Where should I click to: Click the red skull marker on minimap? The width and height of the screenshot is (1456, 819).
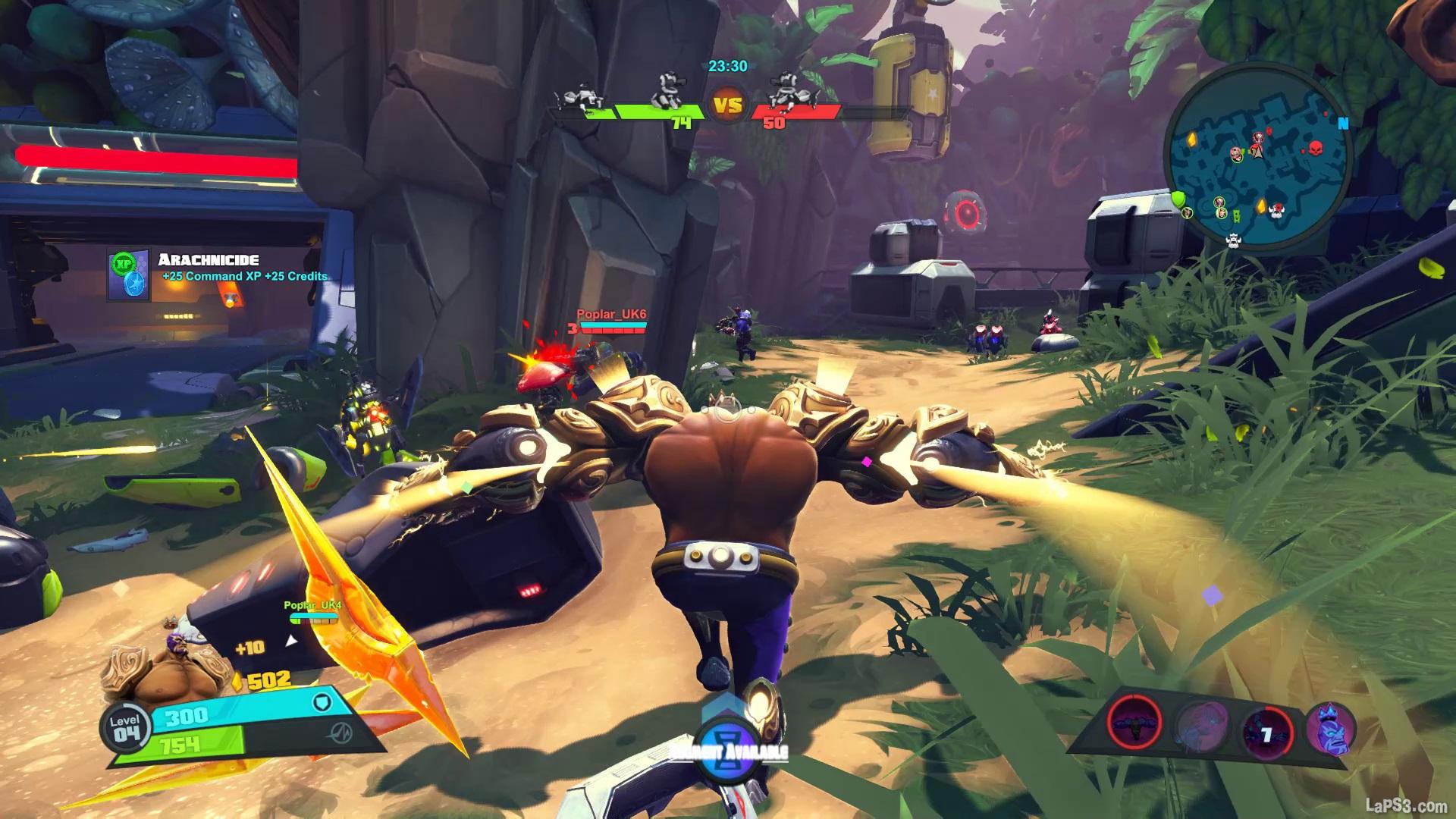tap(1316, 147)
